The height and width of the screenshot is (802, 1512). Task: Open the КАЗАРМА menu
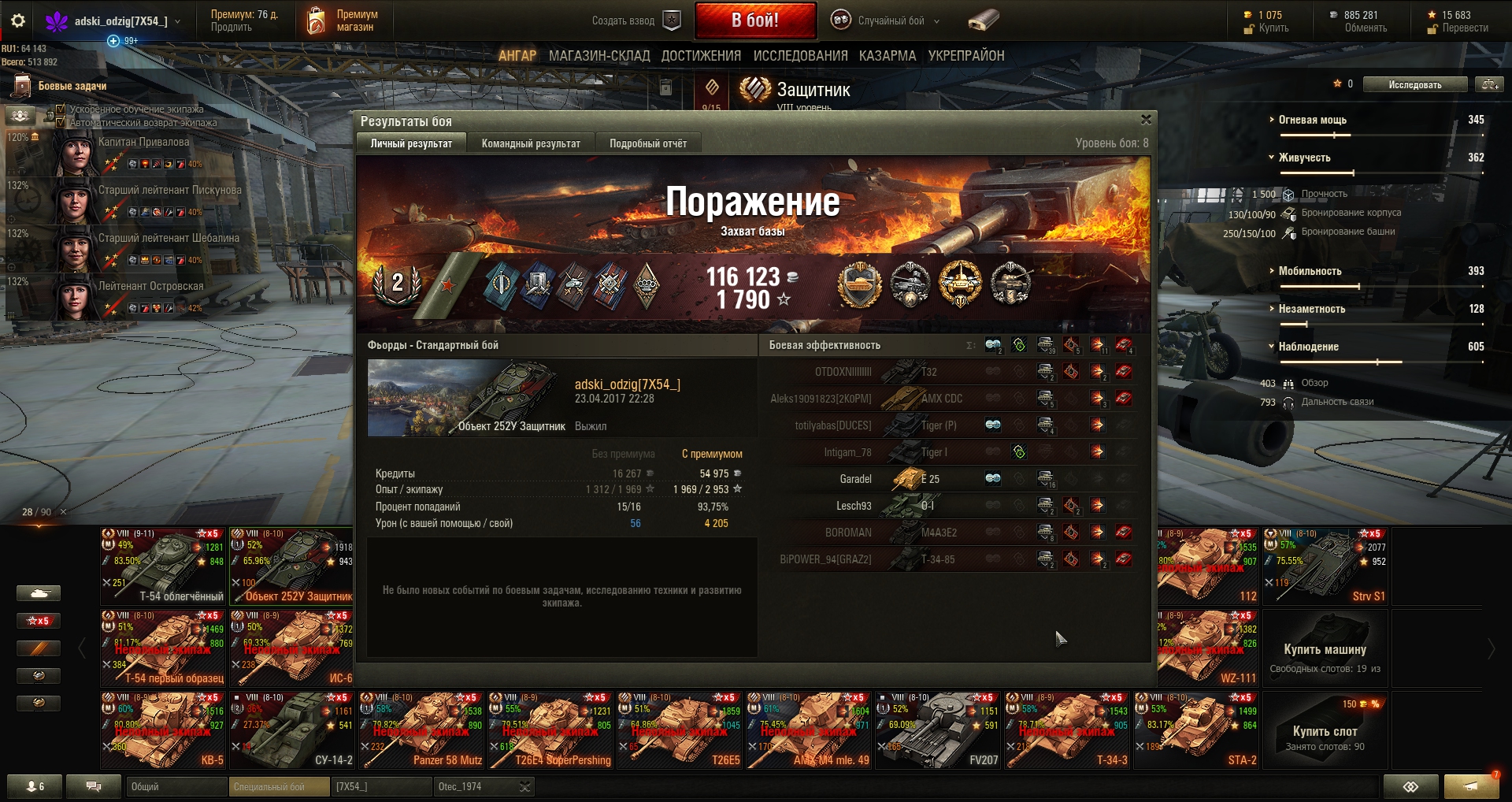[887, 56]
